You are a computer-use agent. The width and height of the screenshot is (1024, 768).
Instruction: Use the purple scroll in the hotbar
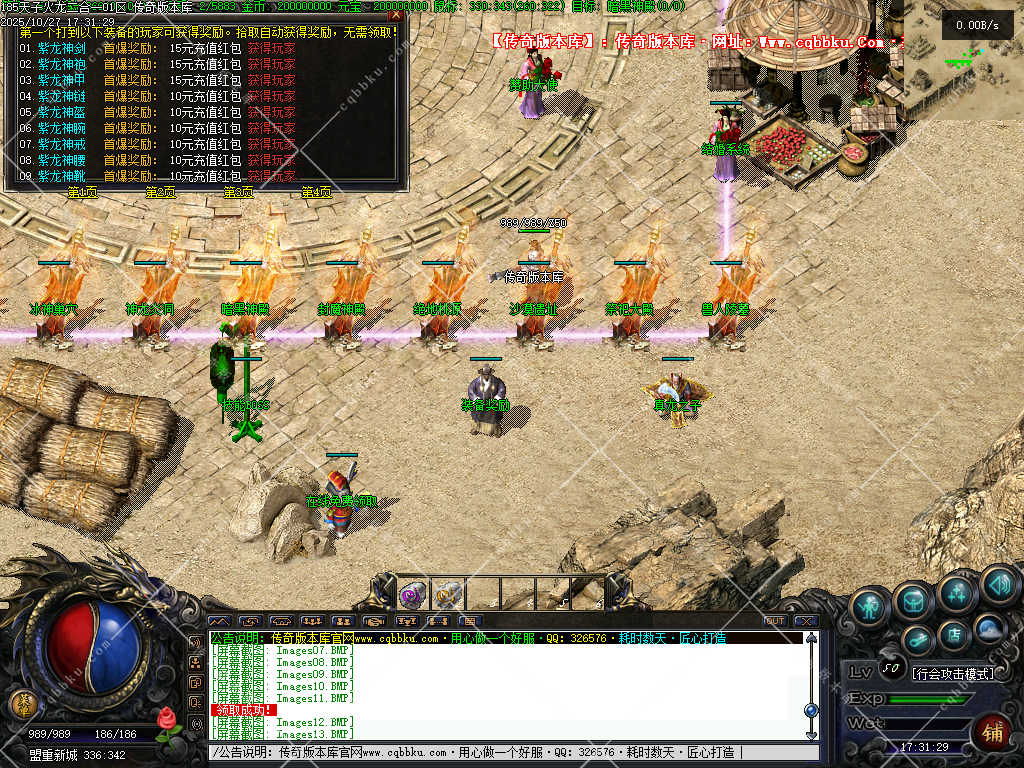[412, 595]
